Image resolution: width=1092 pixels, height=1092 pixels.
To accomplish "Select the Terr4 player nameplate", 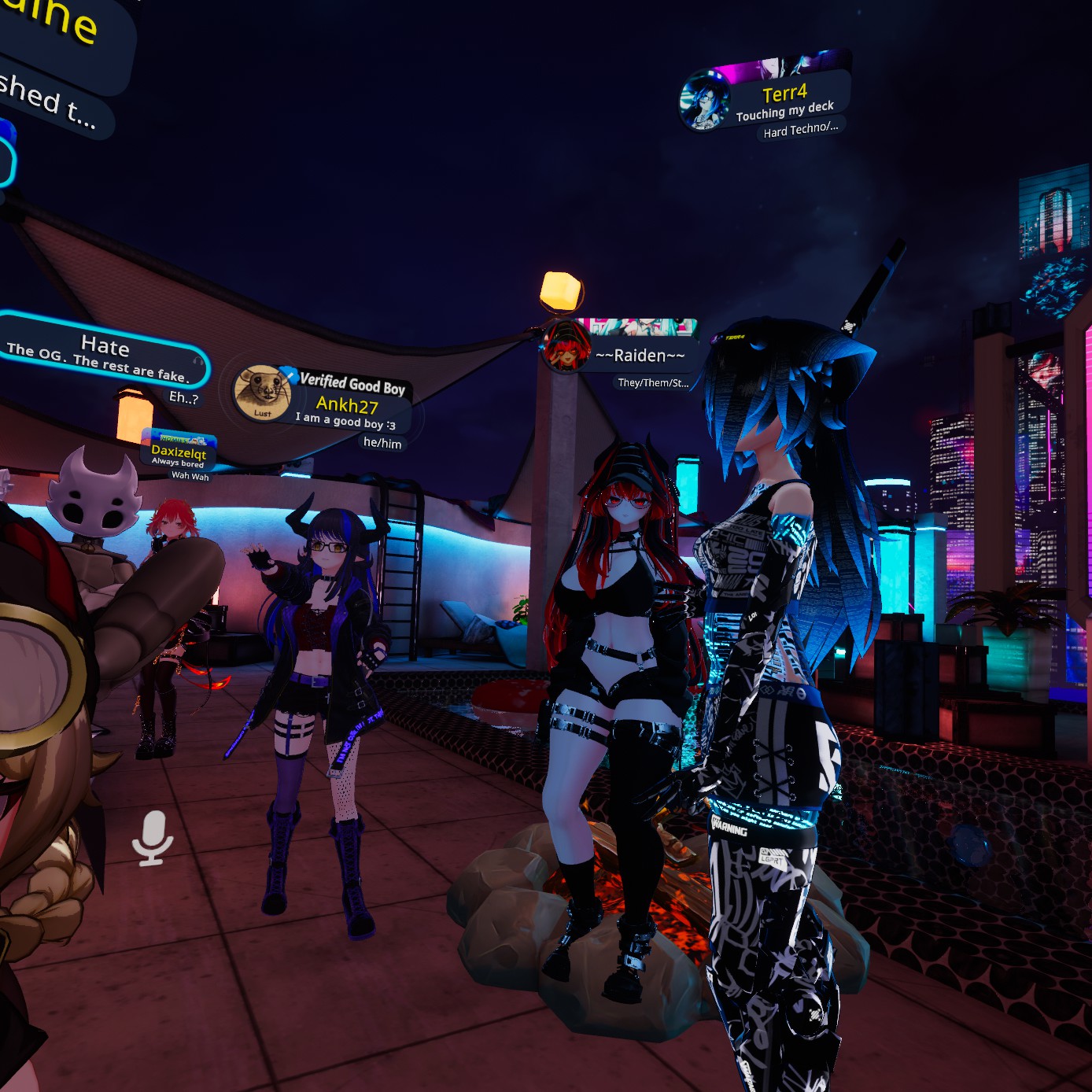I will pos(787,99).
